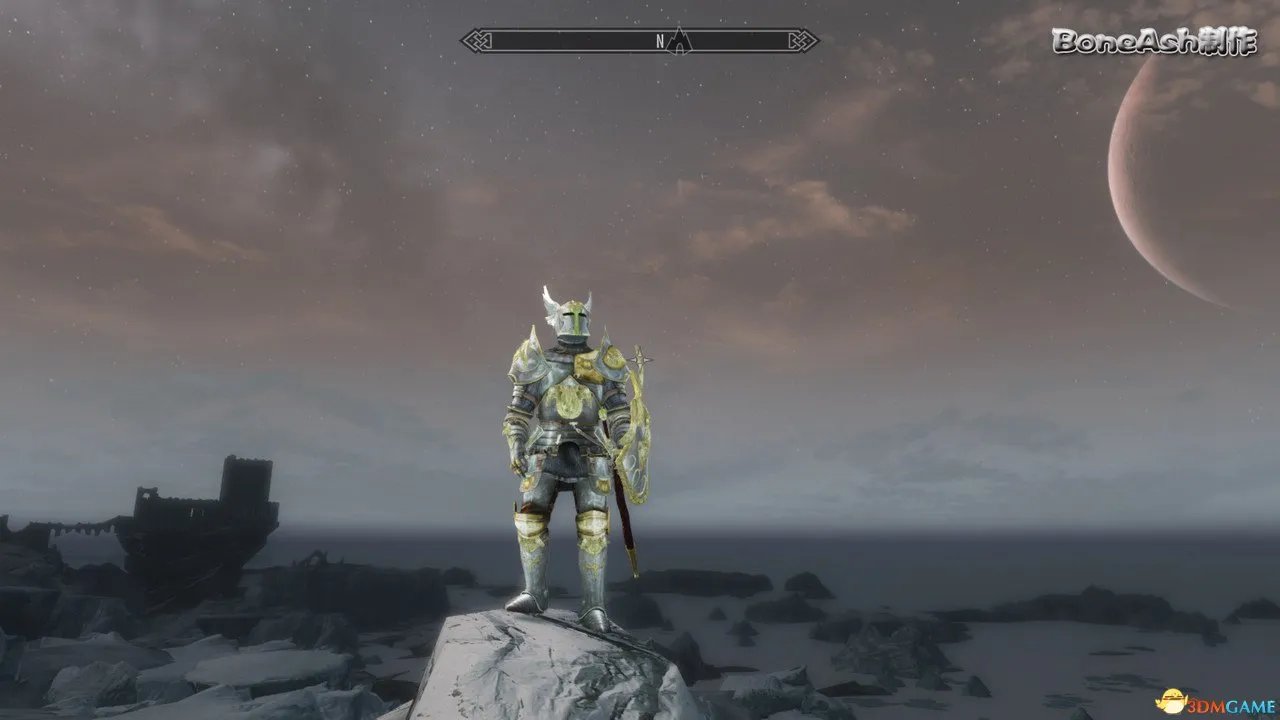Click the compass bar
The width and height of the screenshot is (1280, 720).
tap(560, 41)
